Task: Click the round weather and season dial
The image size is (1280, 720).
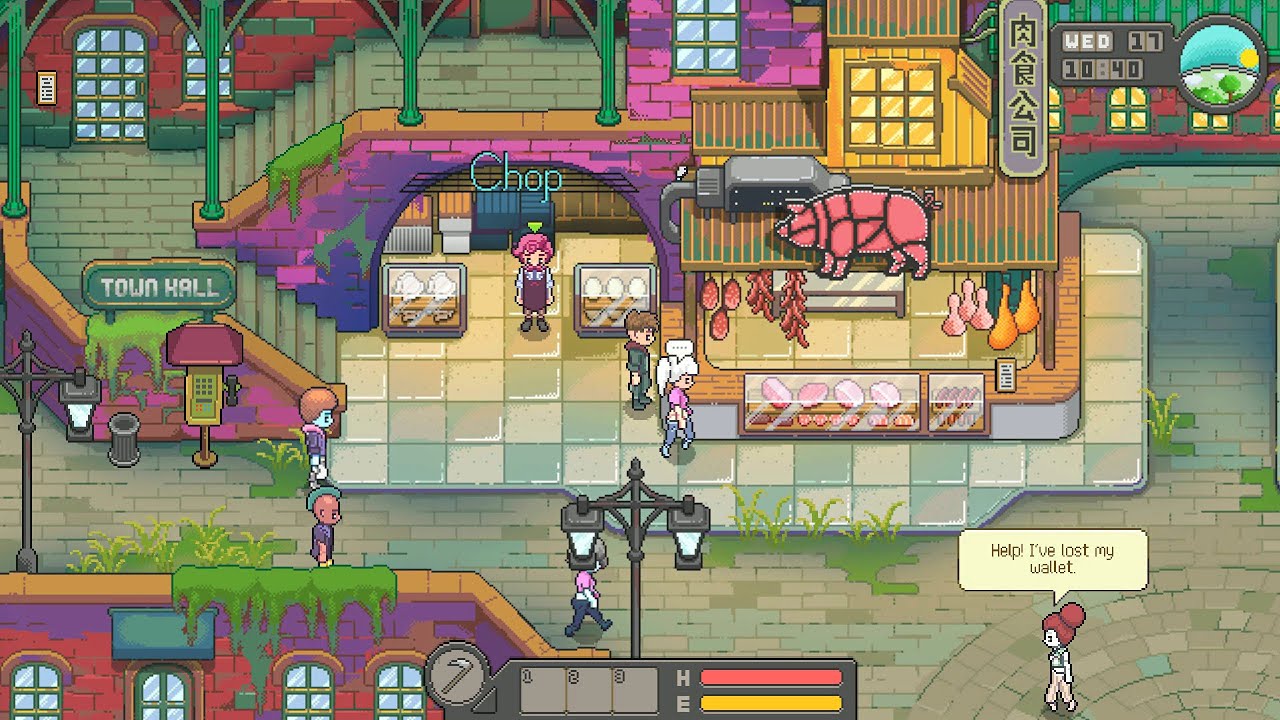Action: (1221, 64)
